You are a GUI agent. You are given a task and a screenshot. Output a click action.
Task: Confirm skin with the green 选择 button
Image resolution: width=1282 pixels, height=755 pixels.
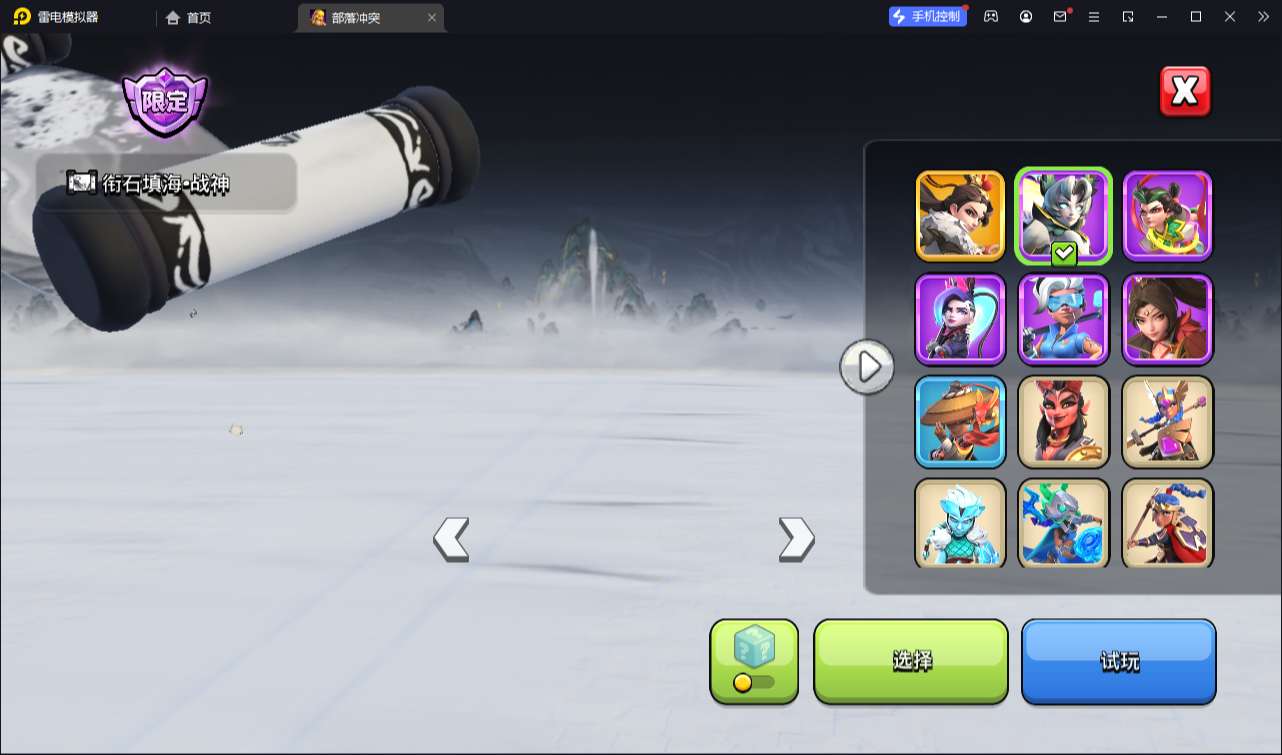[x=911, y=661]
